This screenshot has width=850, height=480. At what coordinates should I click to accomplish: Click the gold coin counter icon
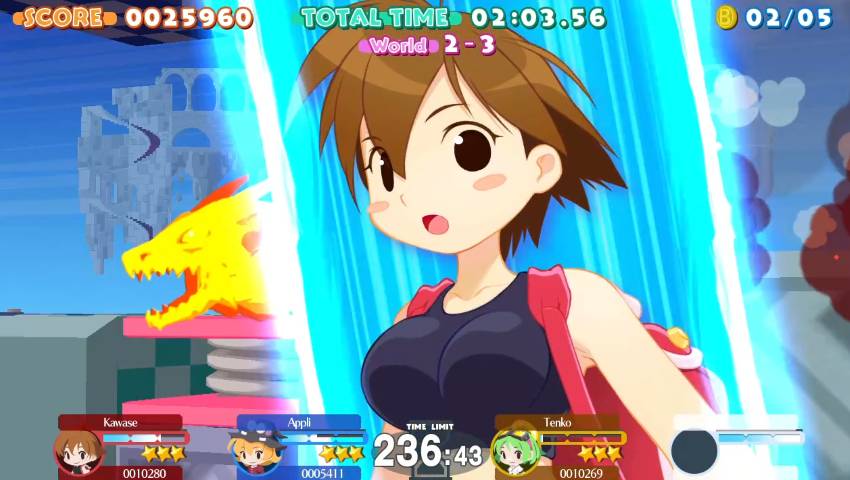pyautogui.click(x=727, y=17)
